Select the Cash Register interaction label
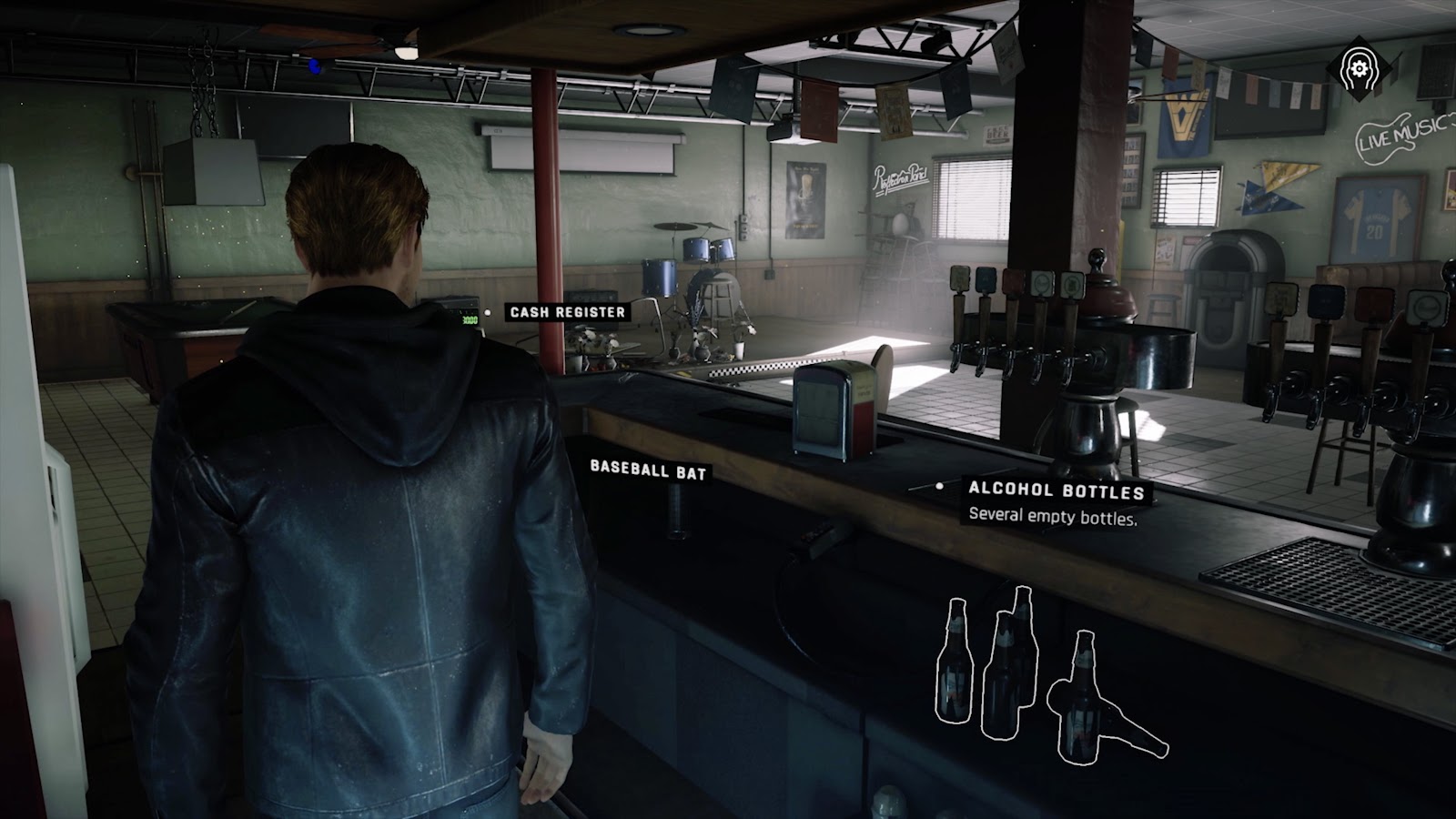Image resolution: width=1456 pixels, height=819 pixels. pyautogui.click(x=567, y=312)
